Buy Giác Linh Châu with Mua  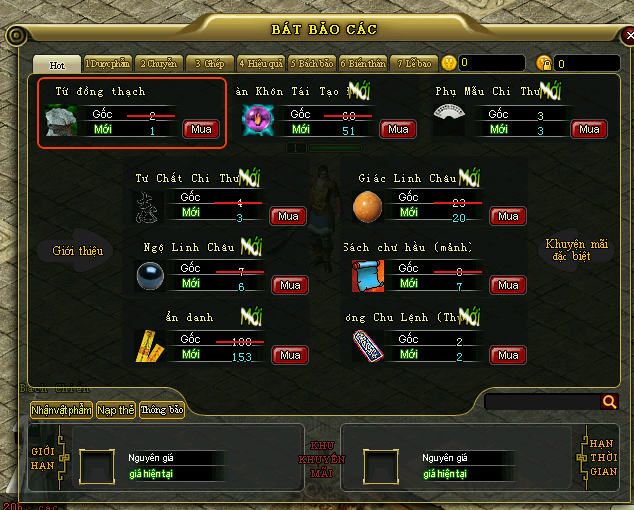pyautogui.click(x=508, y=216)
